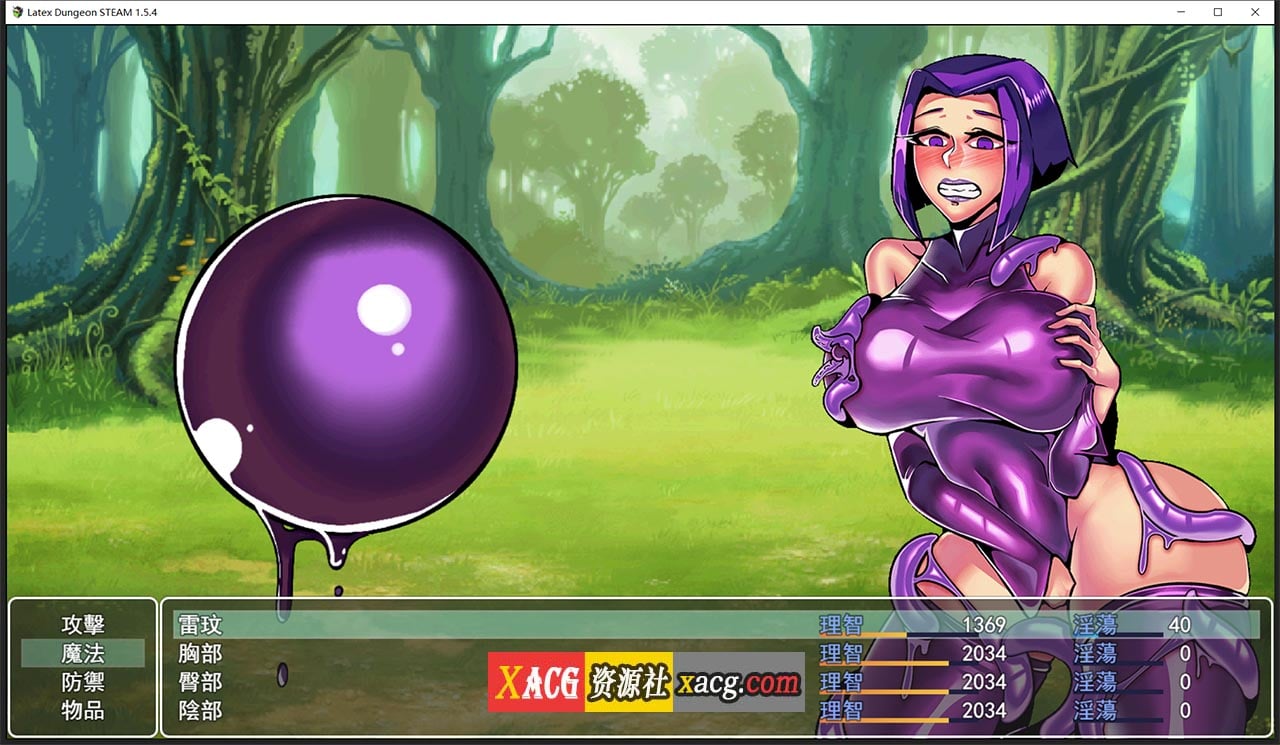Click 雷玟's 淫蕩 value of 40
The image size is (1280, 745).
coord(1180,624)
